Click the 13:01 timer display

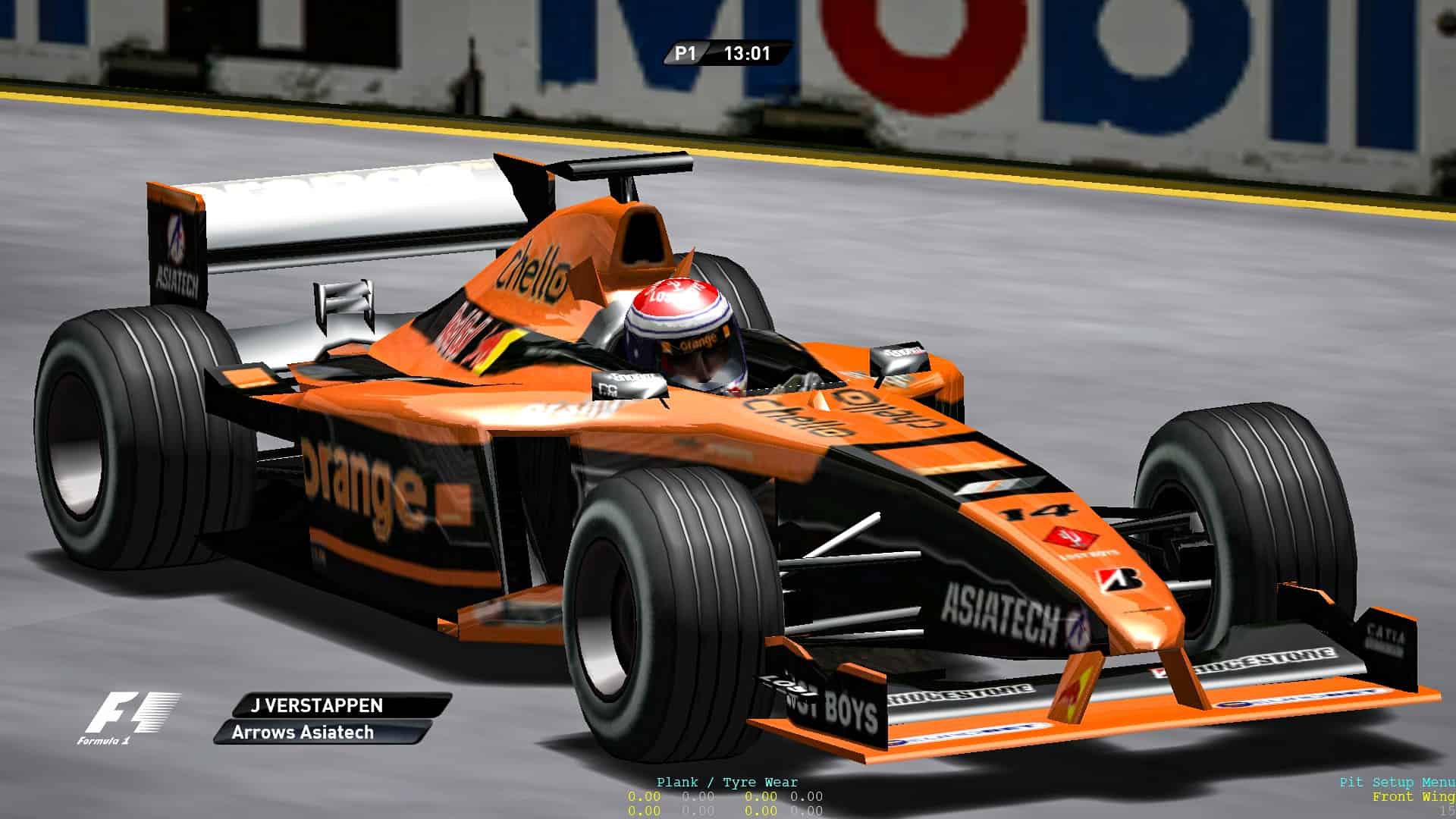pyautogui.click(x=747, y=54)
